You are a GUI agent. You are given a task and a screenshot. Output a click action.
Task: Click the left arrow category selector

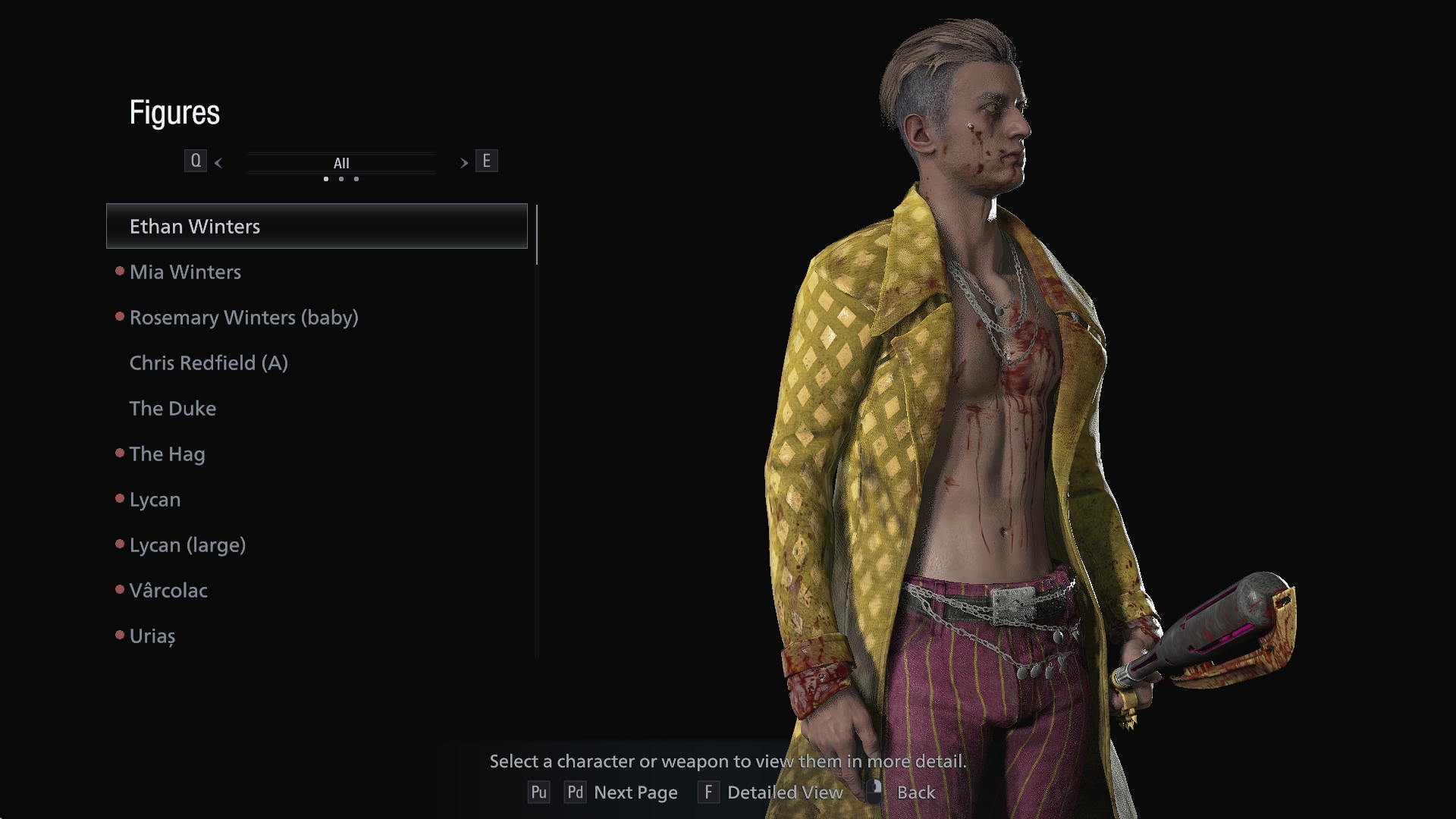click(218, 162)
